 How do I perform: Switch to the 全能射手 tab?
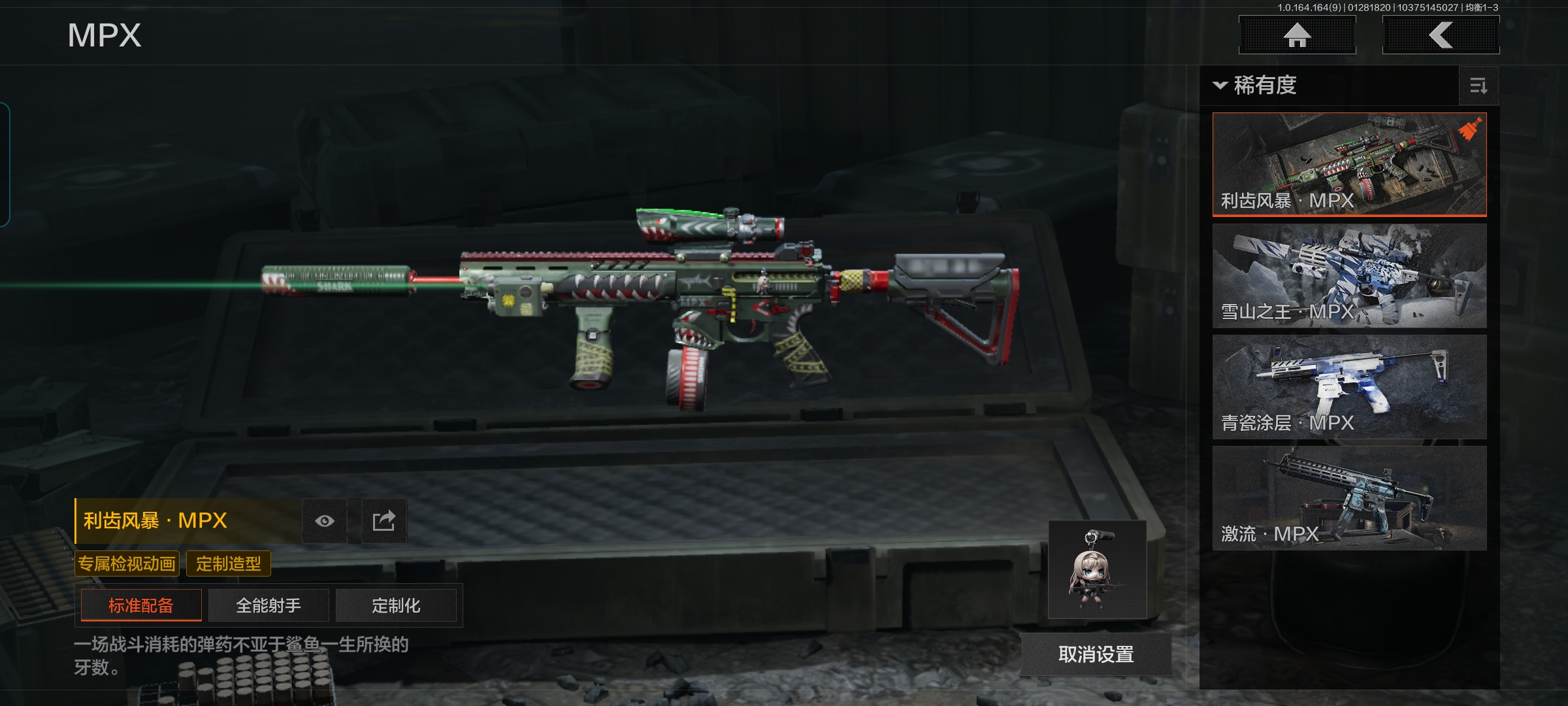coord(269,605)
